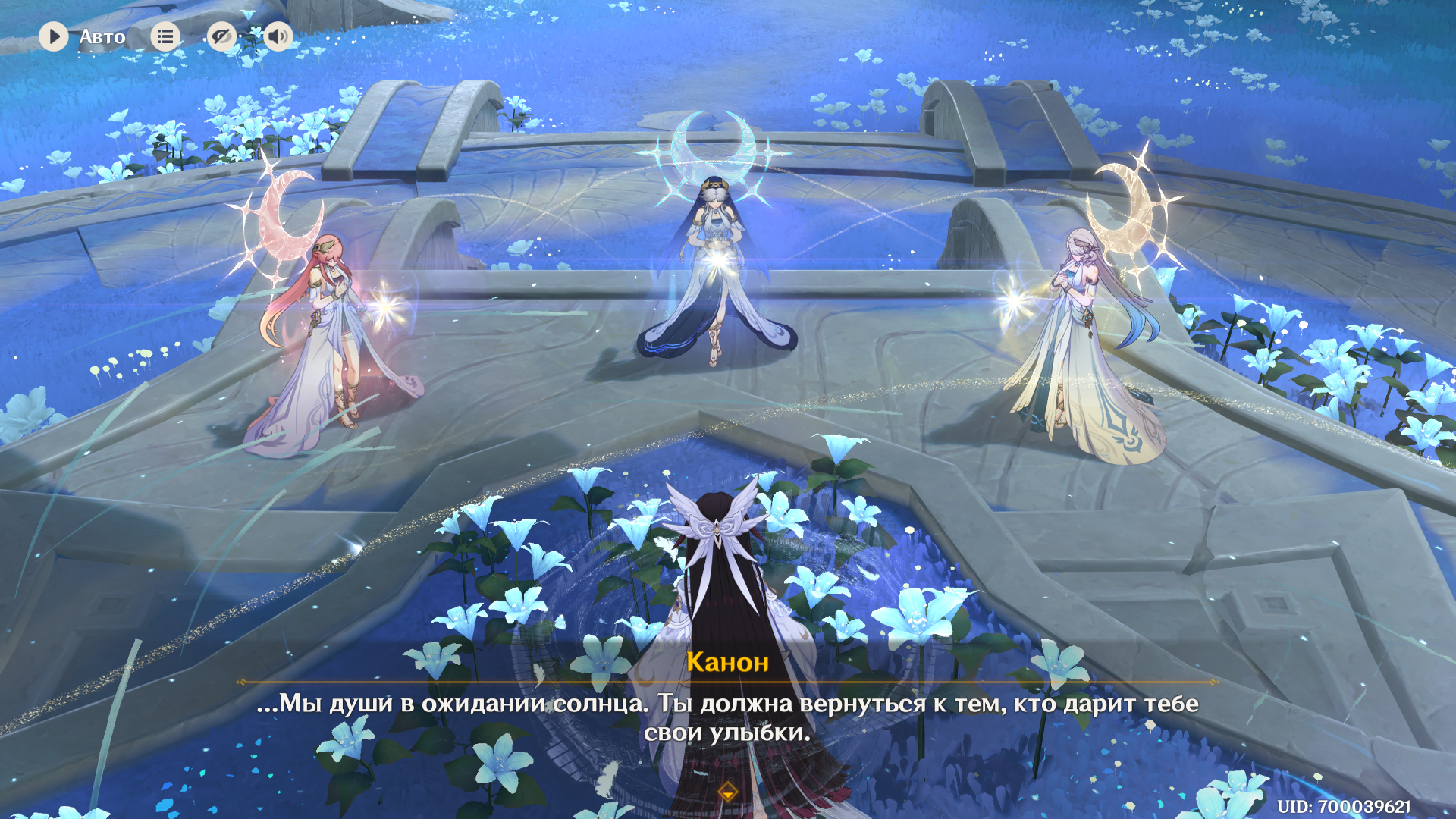Toggle the Авто auto-play button
The height and width of the screenshot is (819, 1456).
(54, 36)
